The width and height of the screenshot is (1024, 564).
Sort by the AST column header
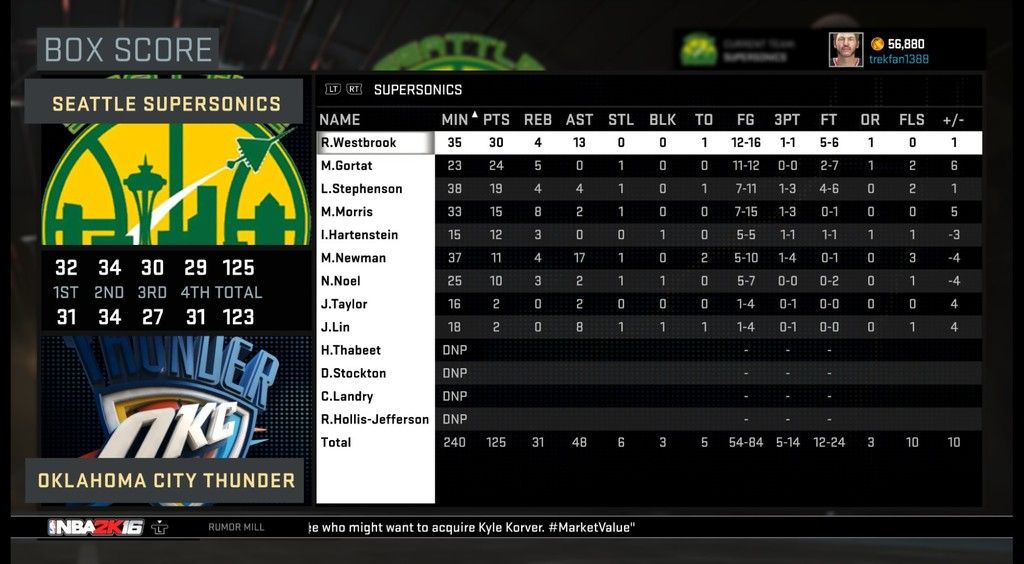[x=579, y=120]
